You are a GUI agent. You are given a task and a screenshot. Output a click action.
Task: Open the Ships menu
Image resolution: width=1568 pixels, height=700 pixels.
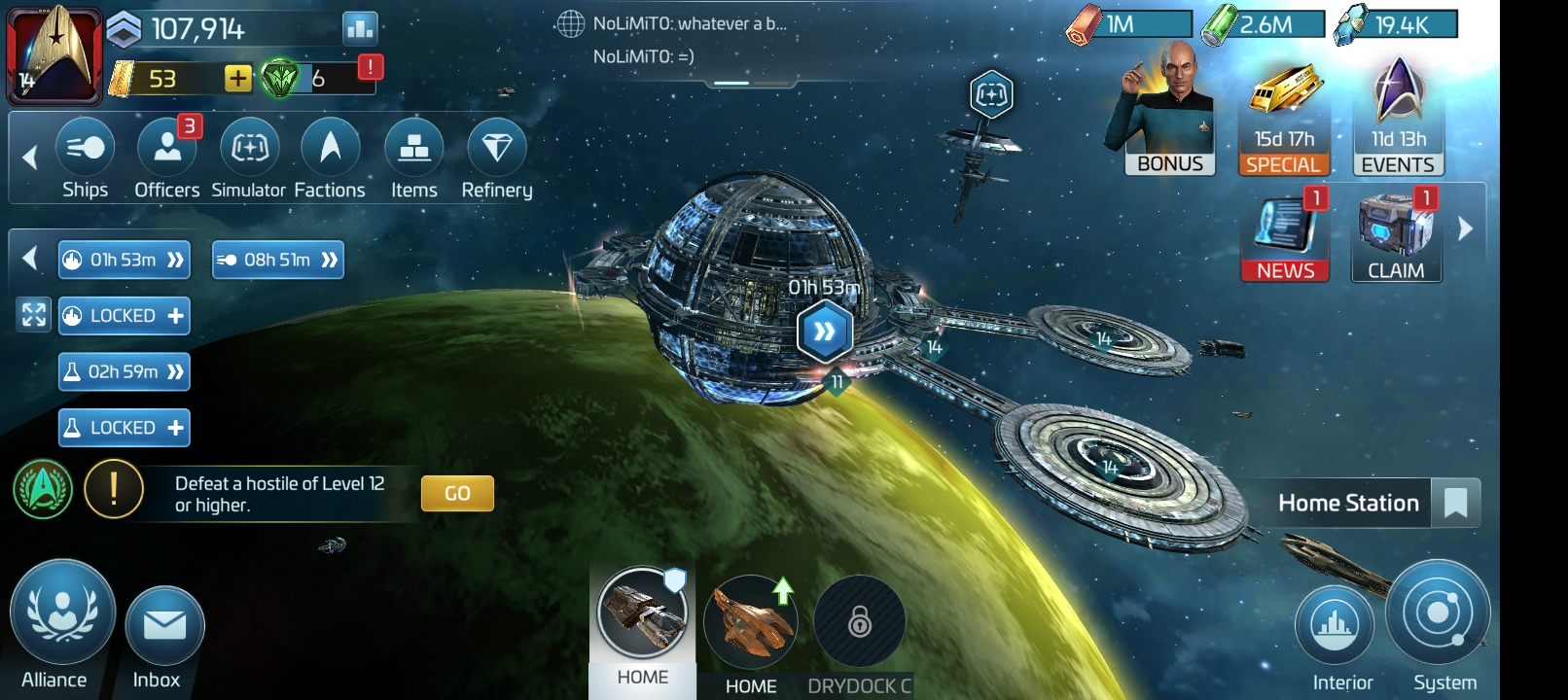[86, 157]
